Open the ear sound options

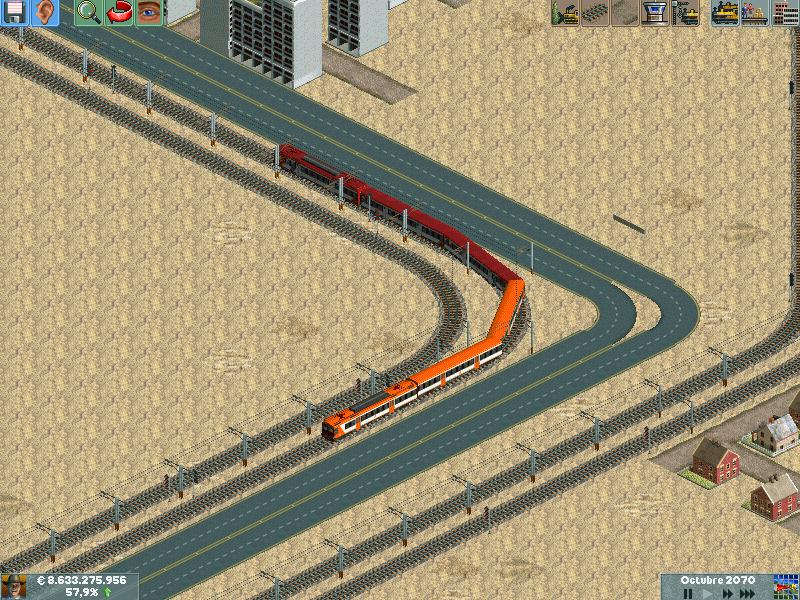point(45,13)
